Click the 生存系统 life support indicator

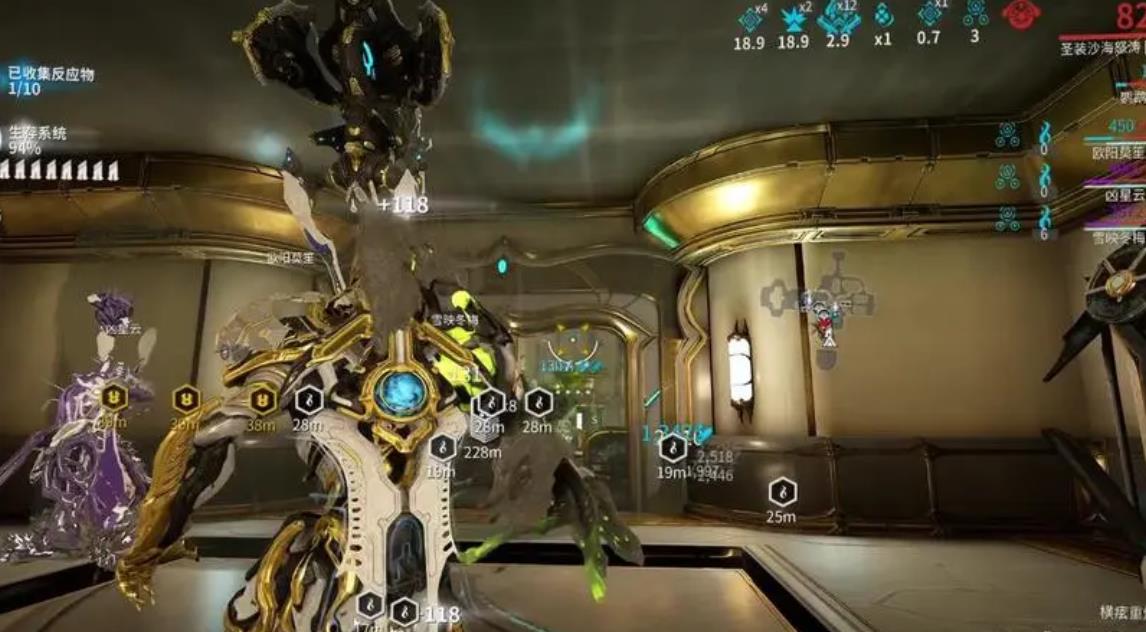pos(38,140)
